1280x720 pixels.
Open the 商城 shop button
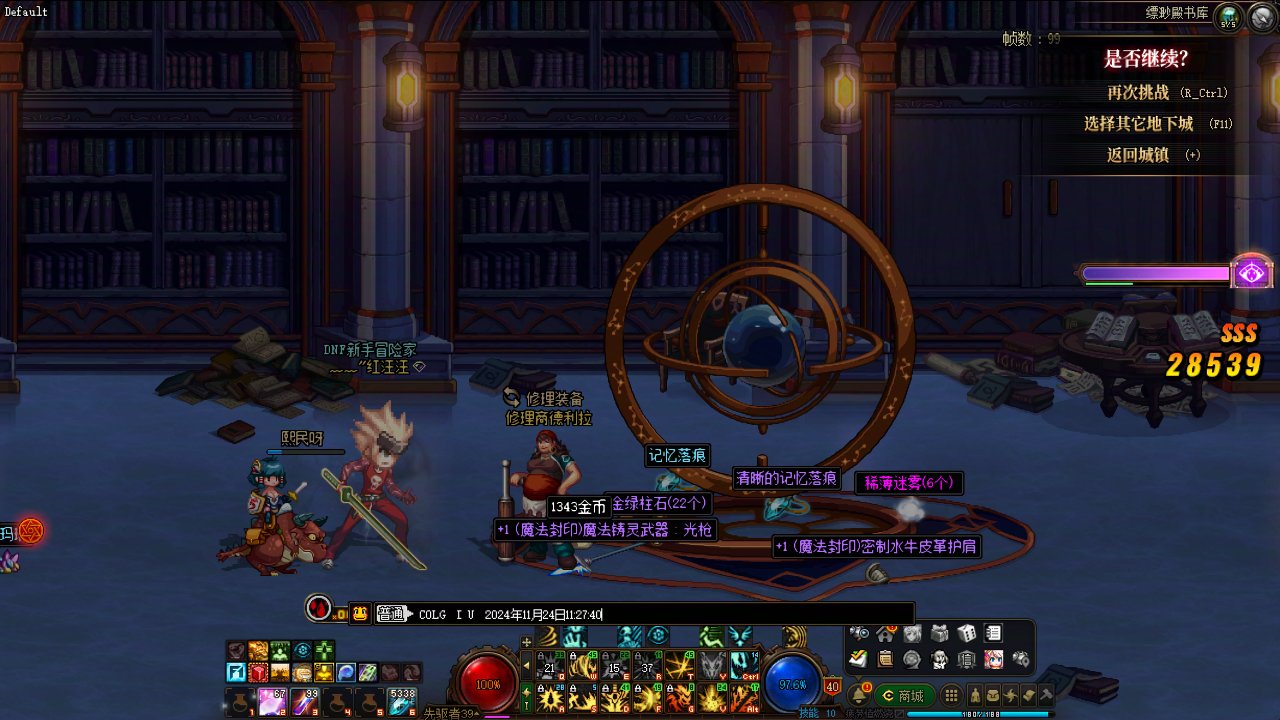904,695
